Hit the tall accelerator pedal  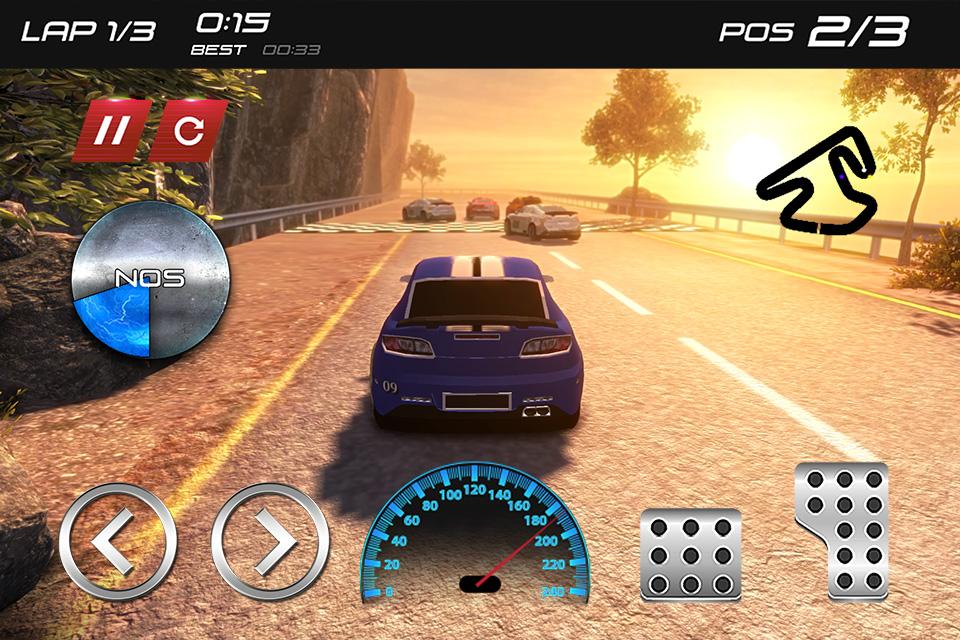(843, 530)
